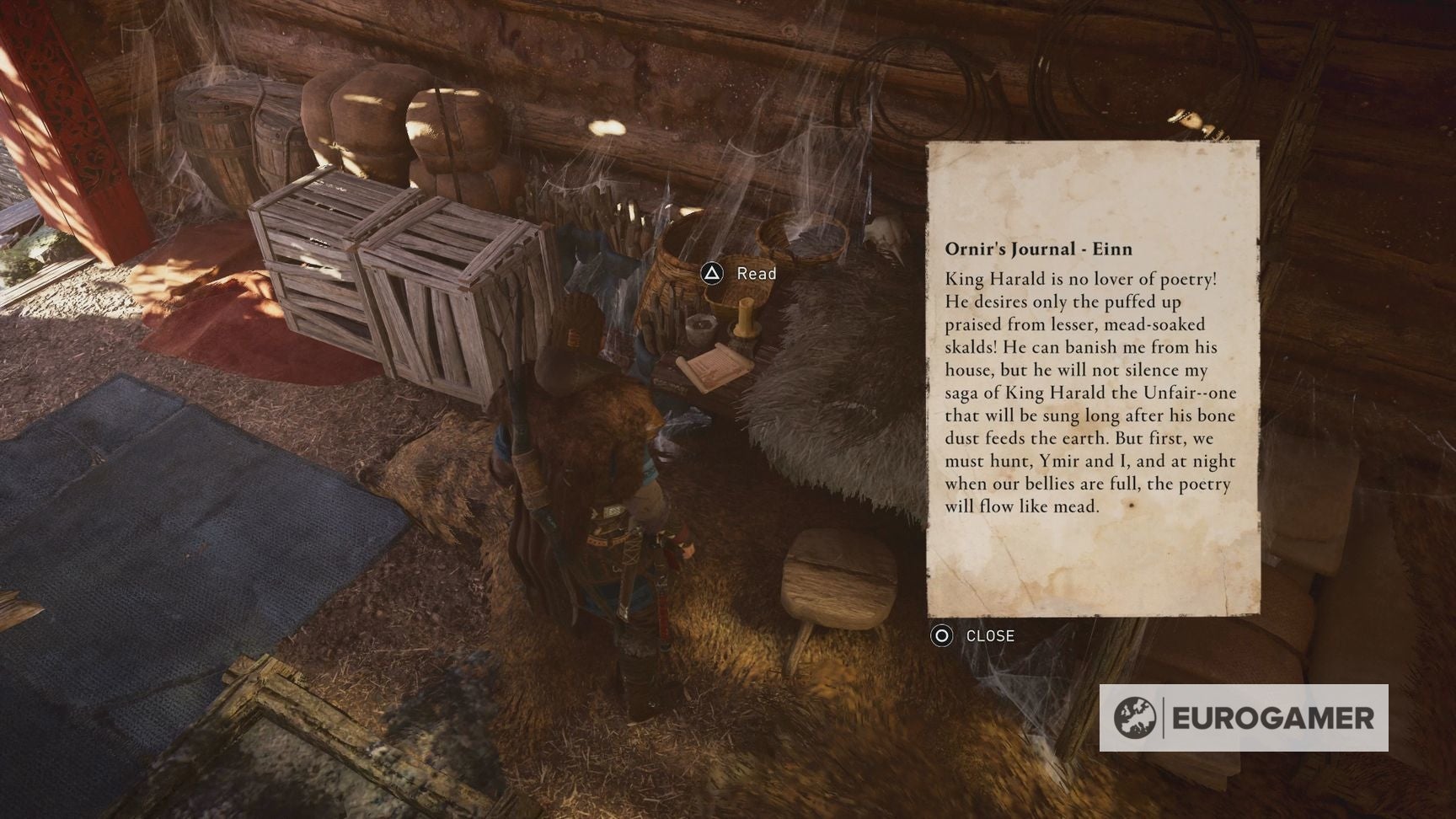This screenshot has height=819, width=1456.
Task: Select the Circle button icon next to CLOSE
Action: click(941, 636)
